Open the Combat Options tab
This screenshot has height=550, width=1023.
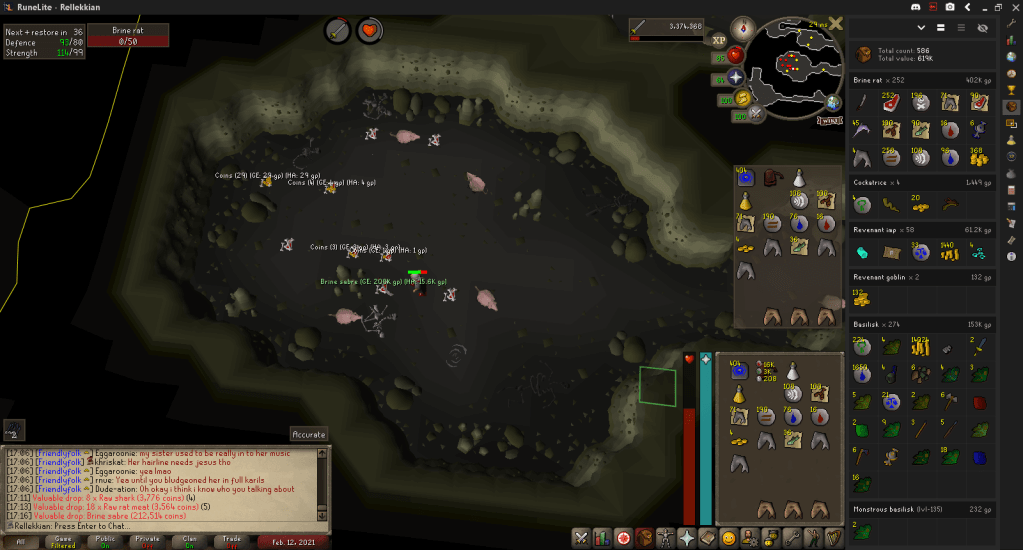click(581, 537)
